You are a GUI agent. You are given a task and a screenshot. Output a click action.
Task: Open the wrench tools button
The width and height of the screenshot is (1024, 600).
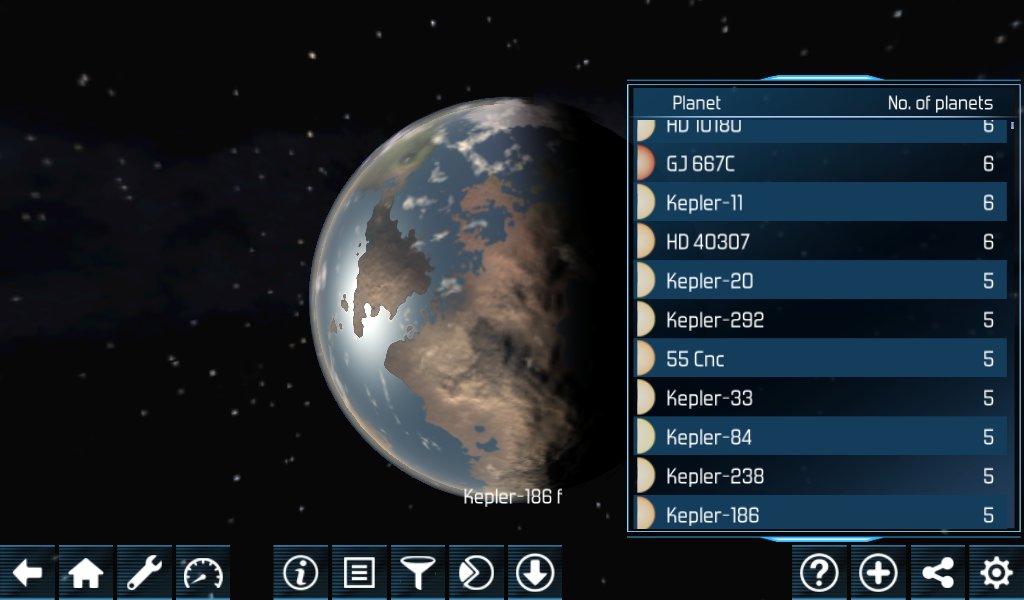(x=145, y=573)
